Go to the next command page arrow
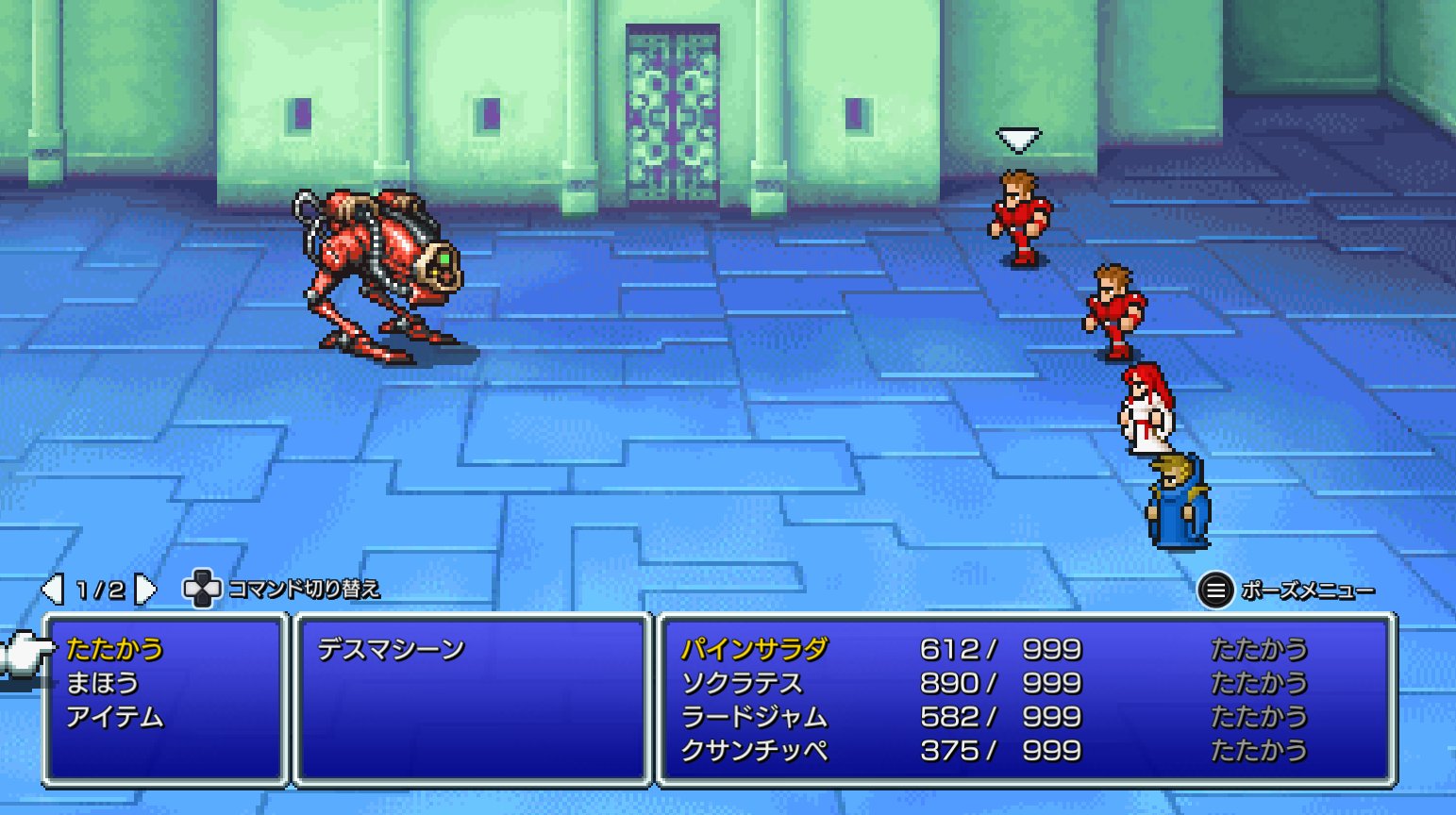The height and width of the screenshot is (815, 1456). point(145,590)
